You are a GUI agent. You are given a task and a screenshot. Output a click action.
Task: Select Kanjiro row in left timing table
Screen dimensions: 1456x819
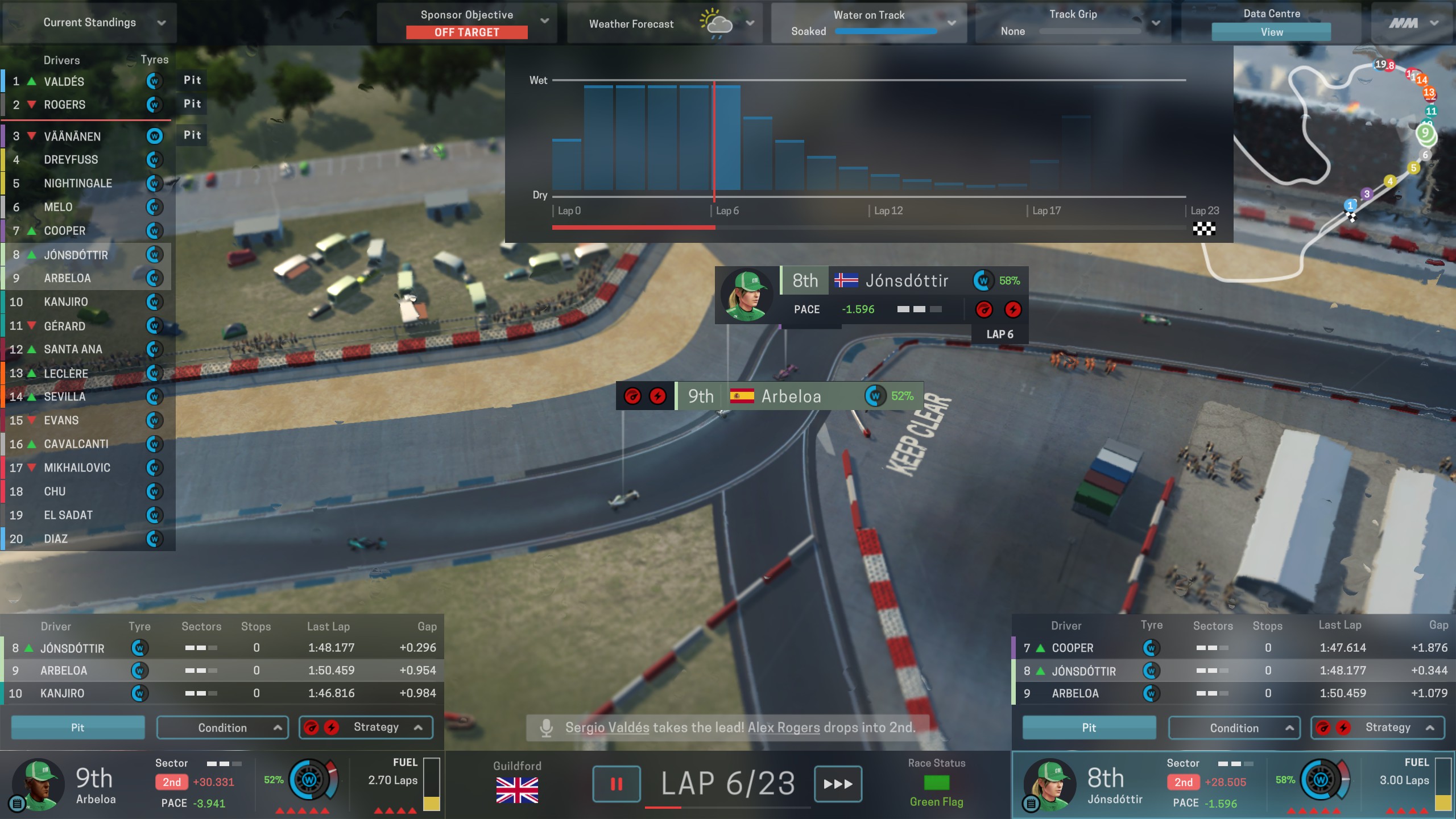(x=222, y=693)
